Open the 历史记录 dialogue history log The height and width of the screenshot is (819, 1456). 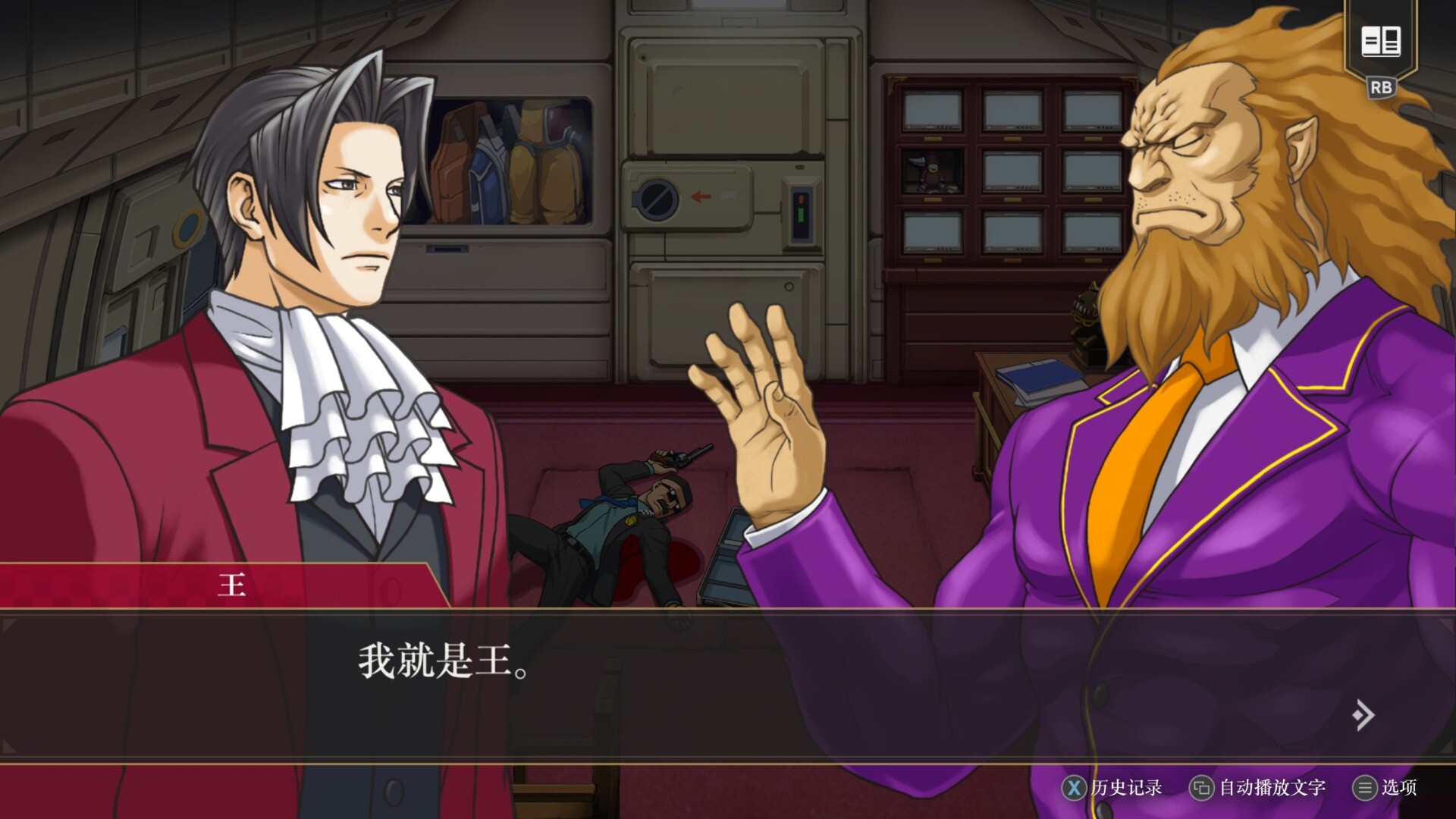pos(1112,788)
